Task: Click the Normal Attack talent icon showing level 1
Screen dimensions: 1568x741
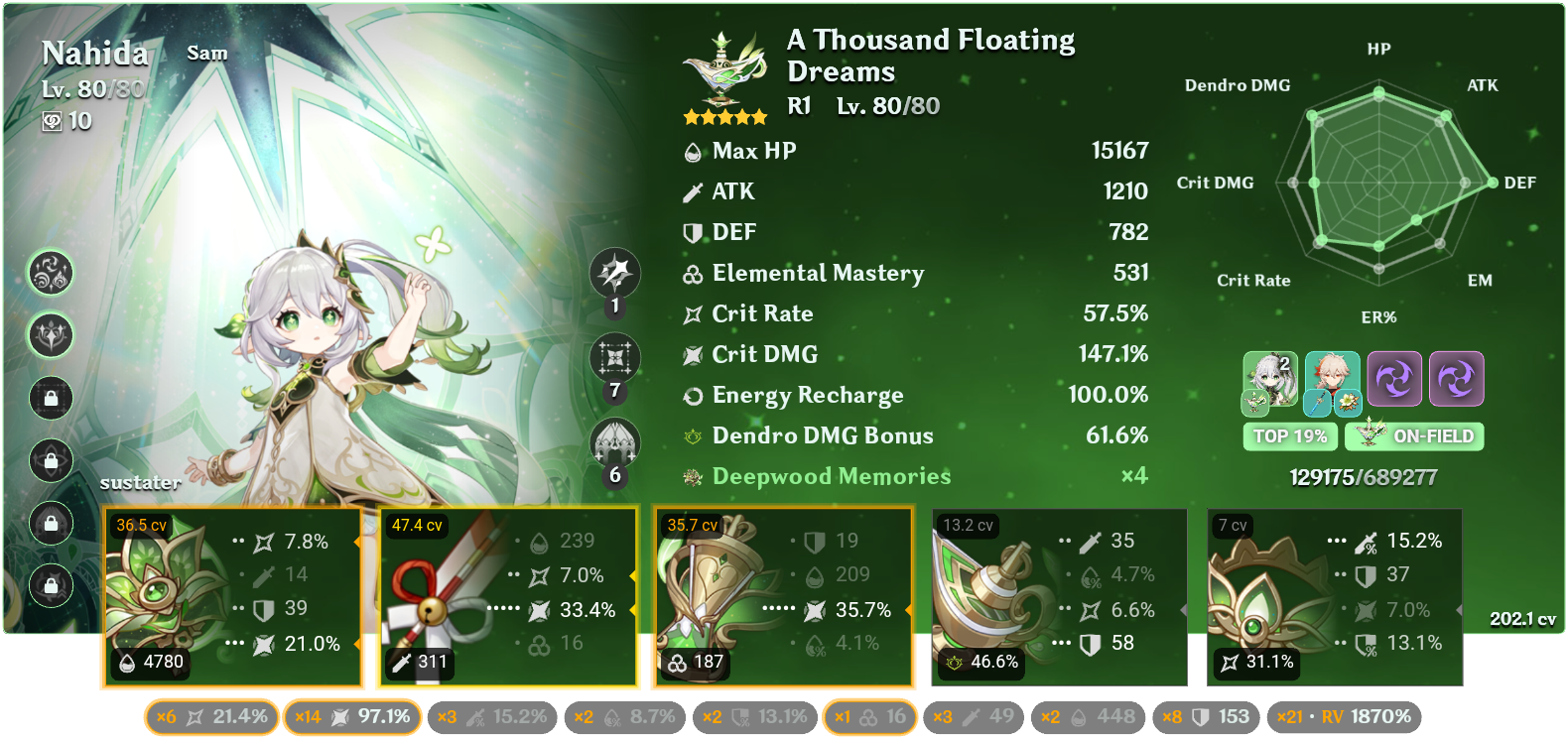Action: pyautogui.click(x=615, y=275)
